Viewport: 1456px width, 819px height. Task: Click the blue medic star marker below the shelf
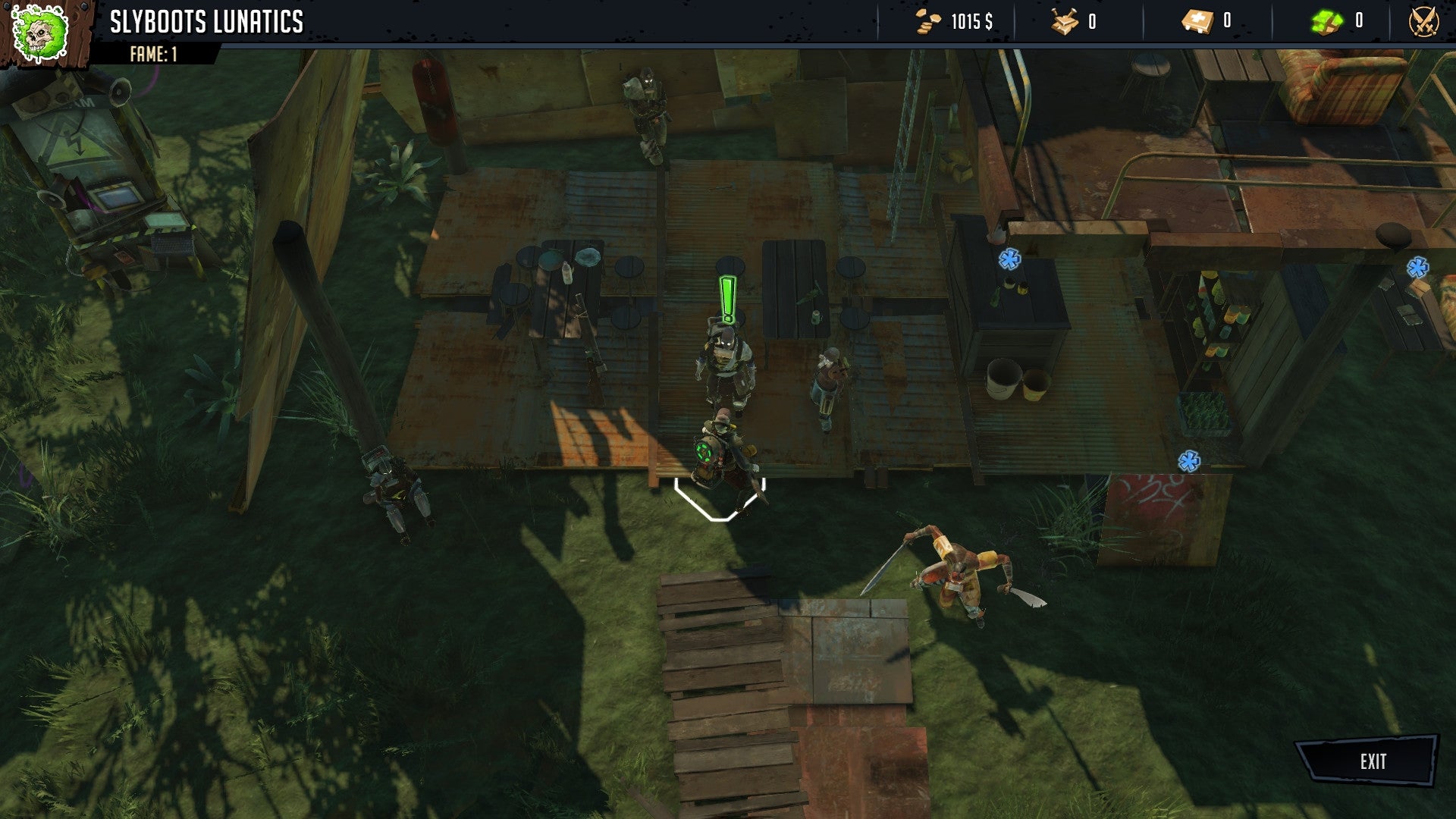coord(1191,460)
